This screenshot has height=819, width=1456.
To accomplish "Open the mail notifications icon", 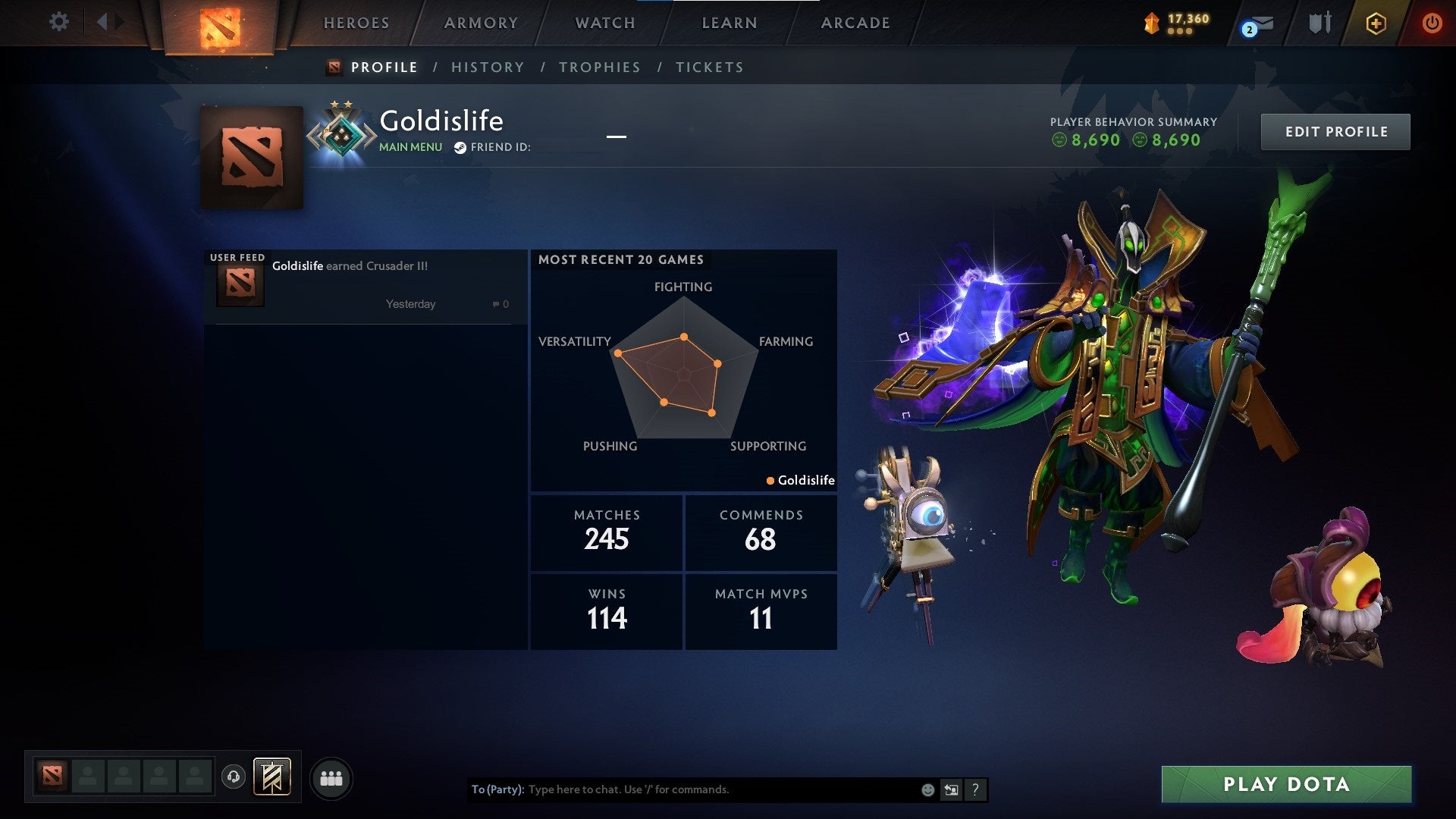I will point(1259,25).
